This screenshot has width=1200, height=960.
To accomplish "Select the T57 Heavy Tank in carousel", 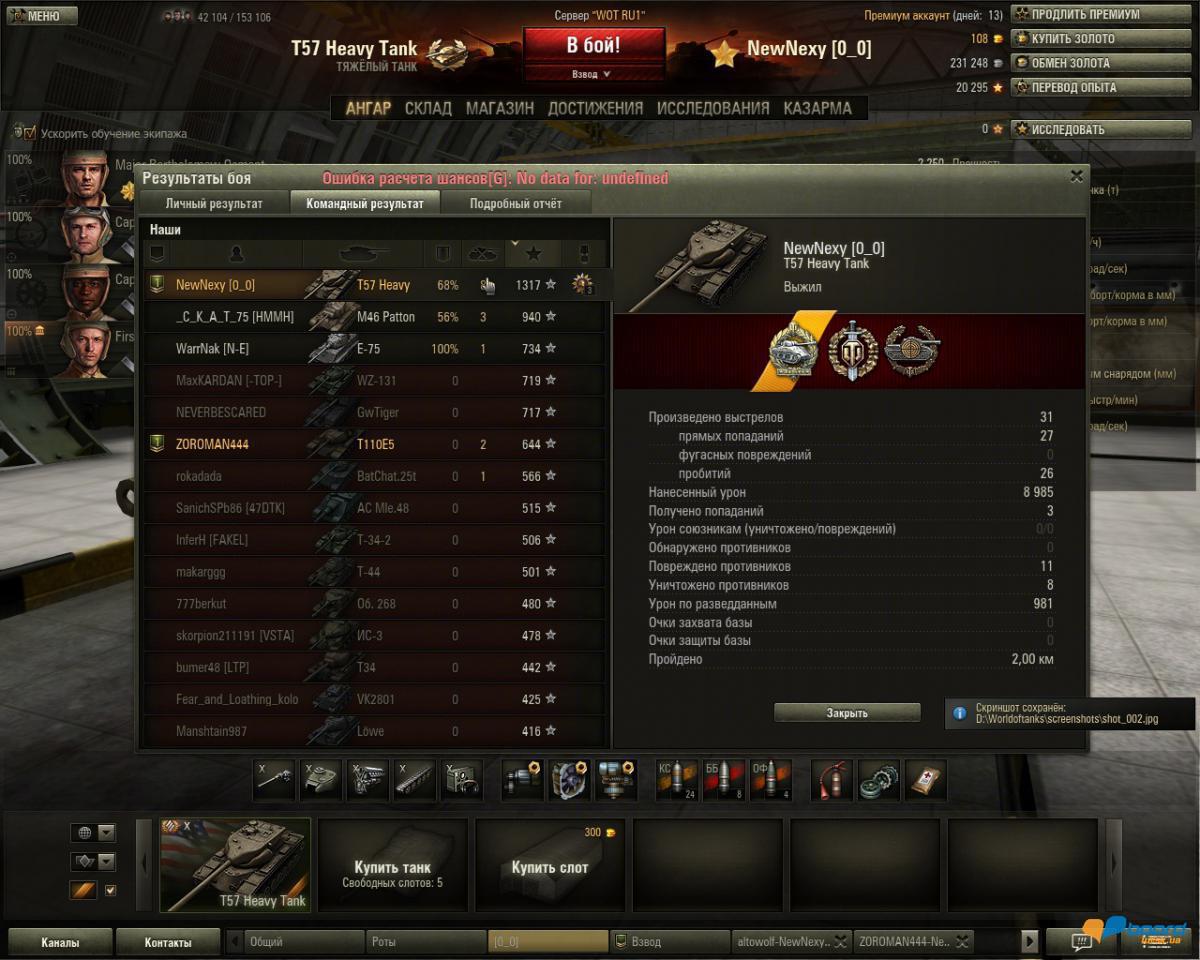I will (235, 866).
